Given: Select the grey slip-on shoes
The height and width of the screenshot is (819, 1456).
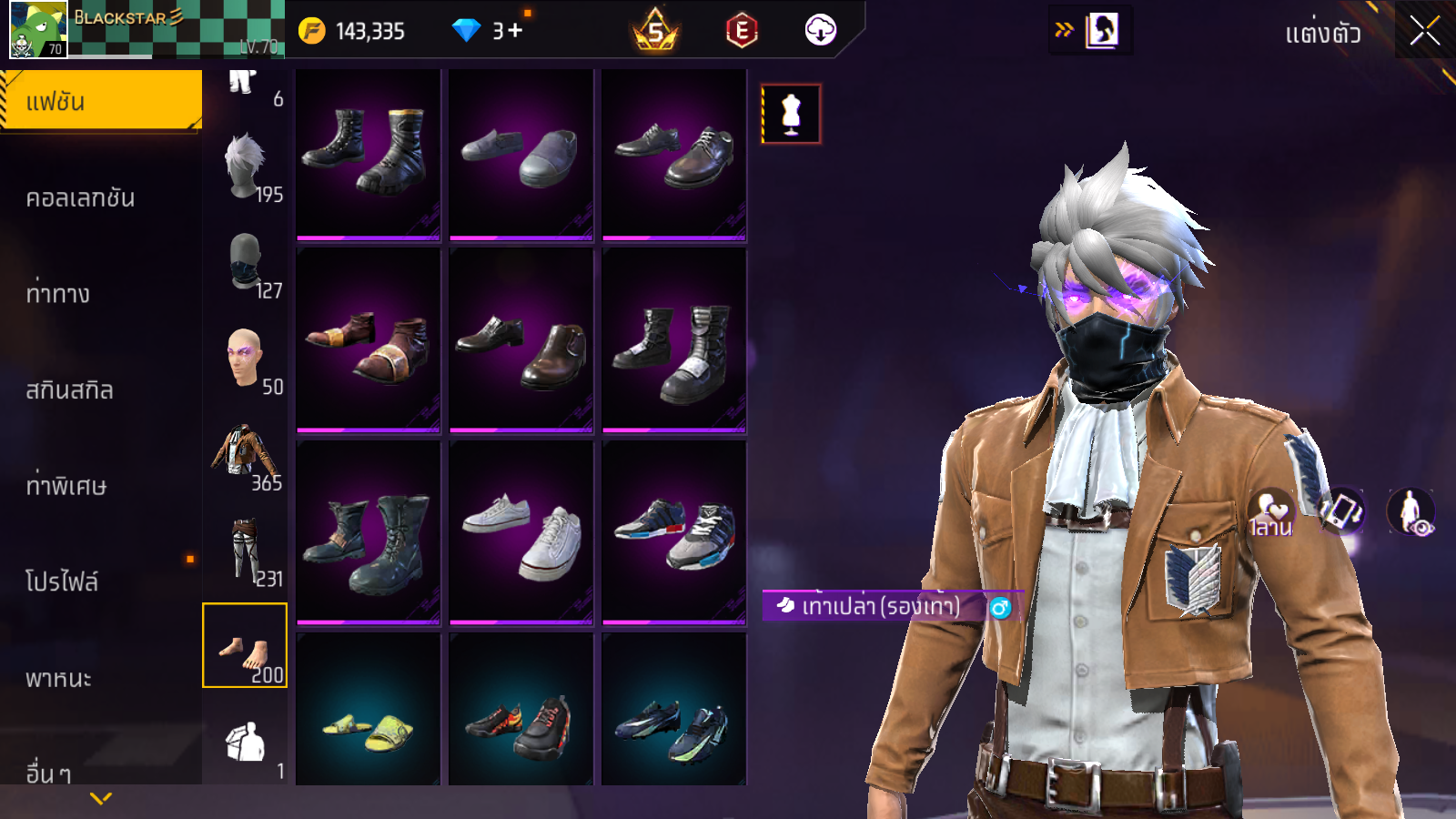Looking at the screenshot, I should tap(521, 155).
